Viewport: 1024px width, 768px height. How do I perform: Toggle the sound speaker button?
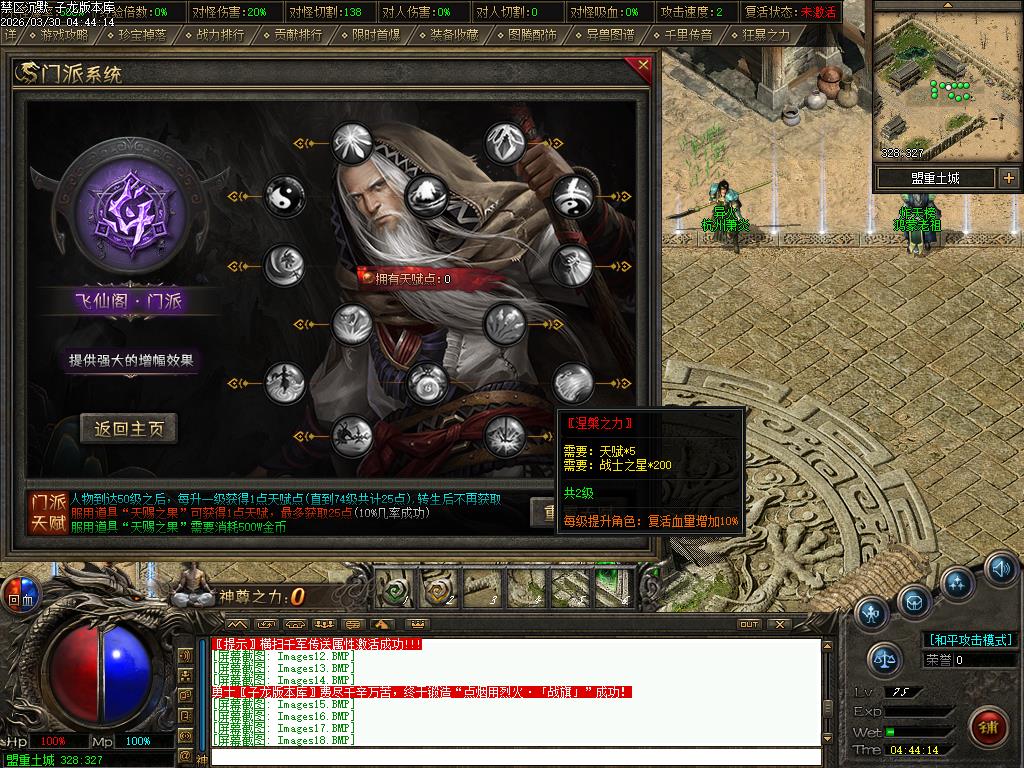[1000, 569]
